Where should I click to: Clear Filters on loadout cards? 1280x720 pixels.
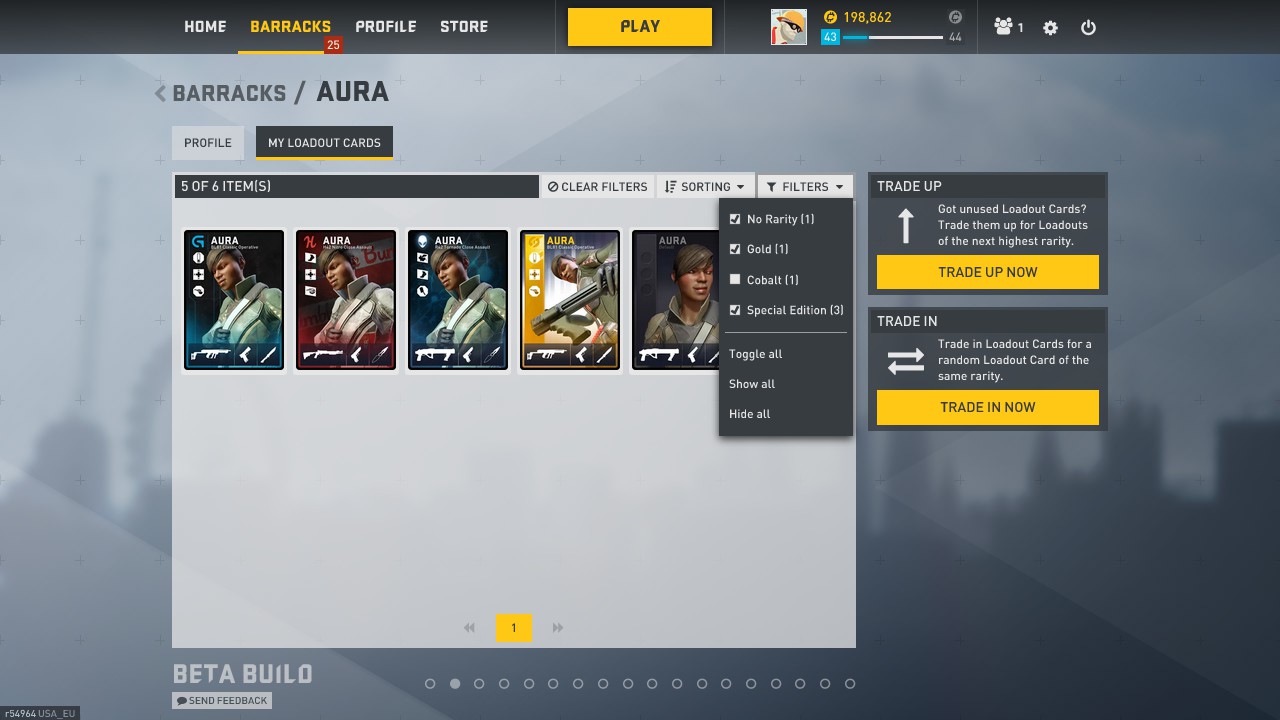coord(598,187)
